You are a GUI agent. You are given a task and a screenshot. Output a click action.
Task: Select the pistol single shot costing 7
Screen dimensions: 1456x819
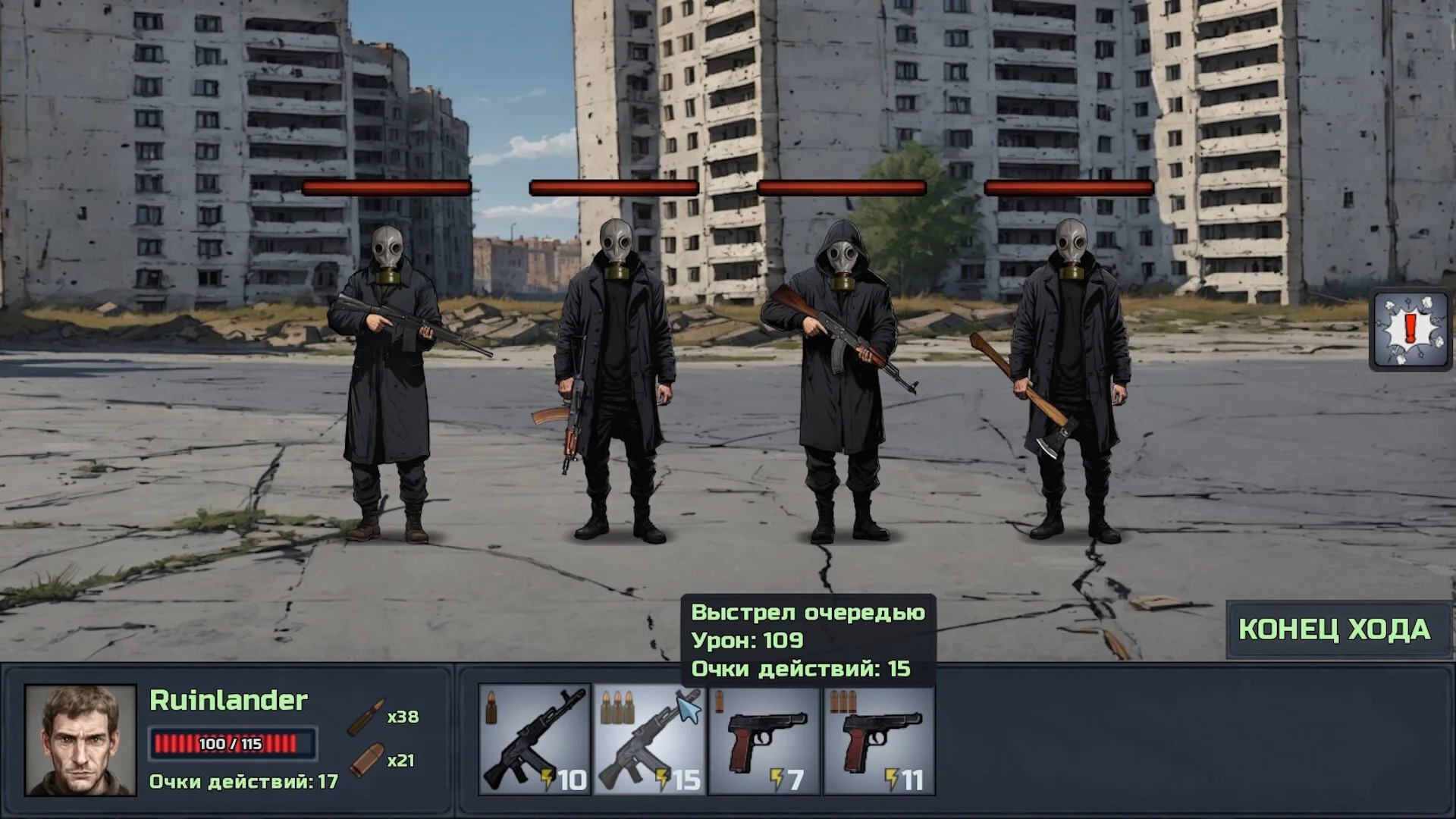(x=764, y=741)
